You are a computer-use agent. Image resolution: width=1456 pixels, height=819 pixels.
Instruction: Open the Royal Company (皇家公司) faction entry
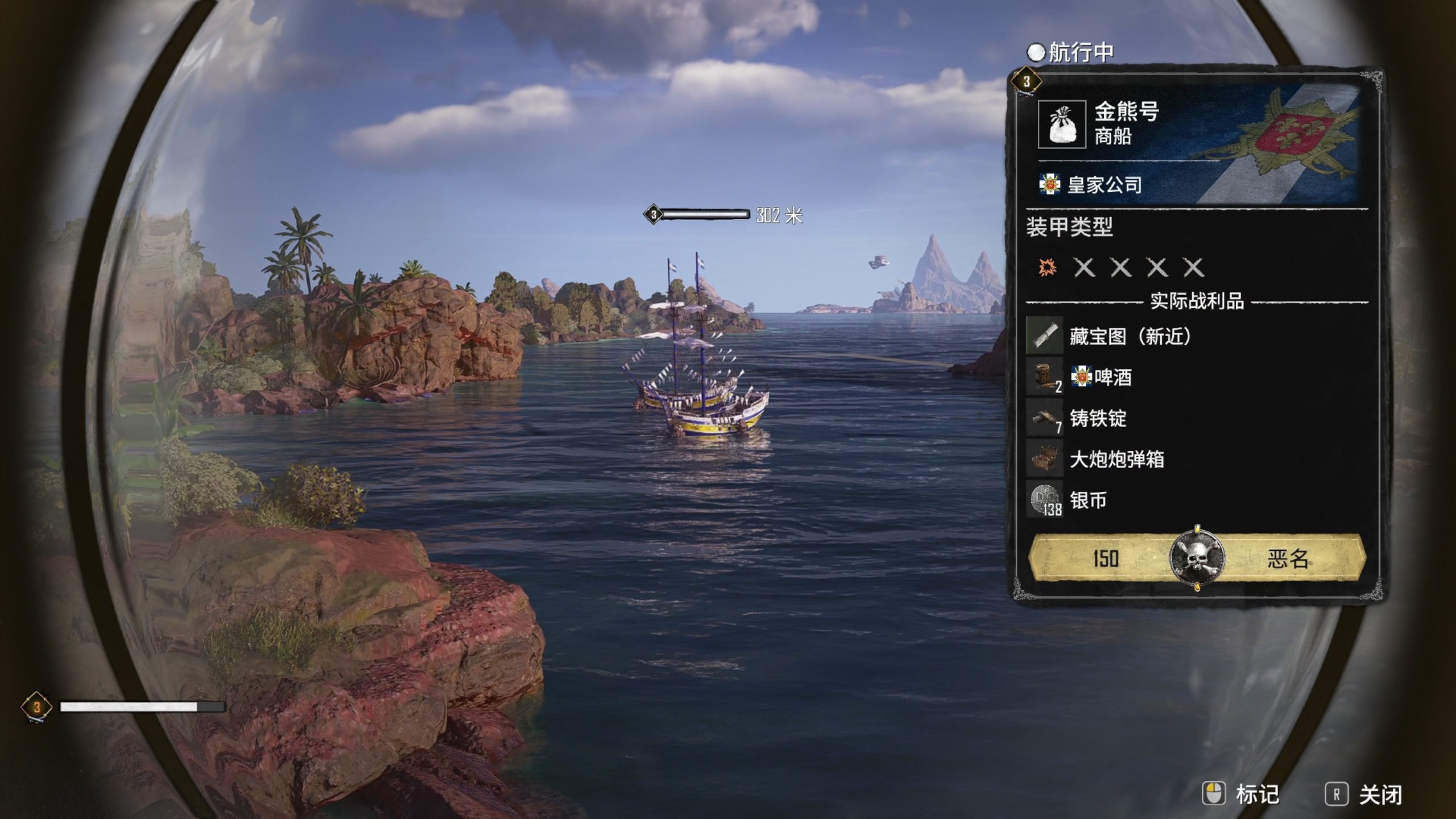[x=1104, y=185]
